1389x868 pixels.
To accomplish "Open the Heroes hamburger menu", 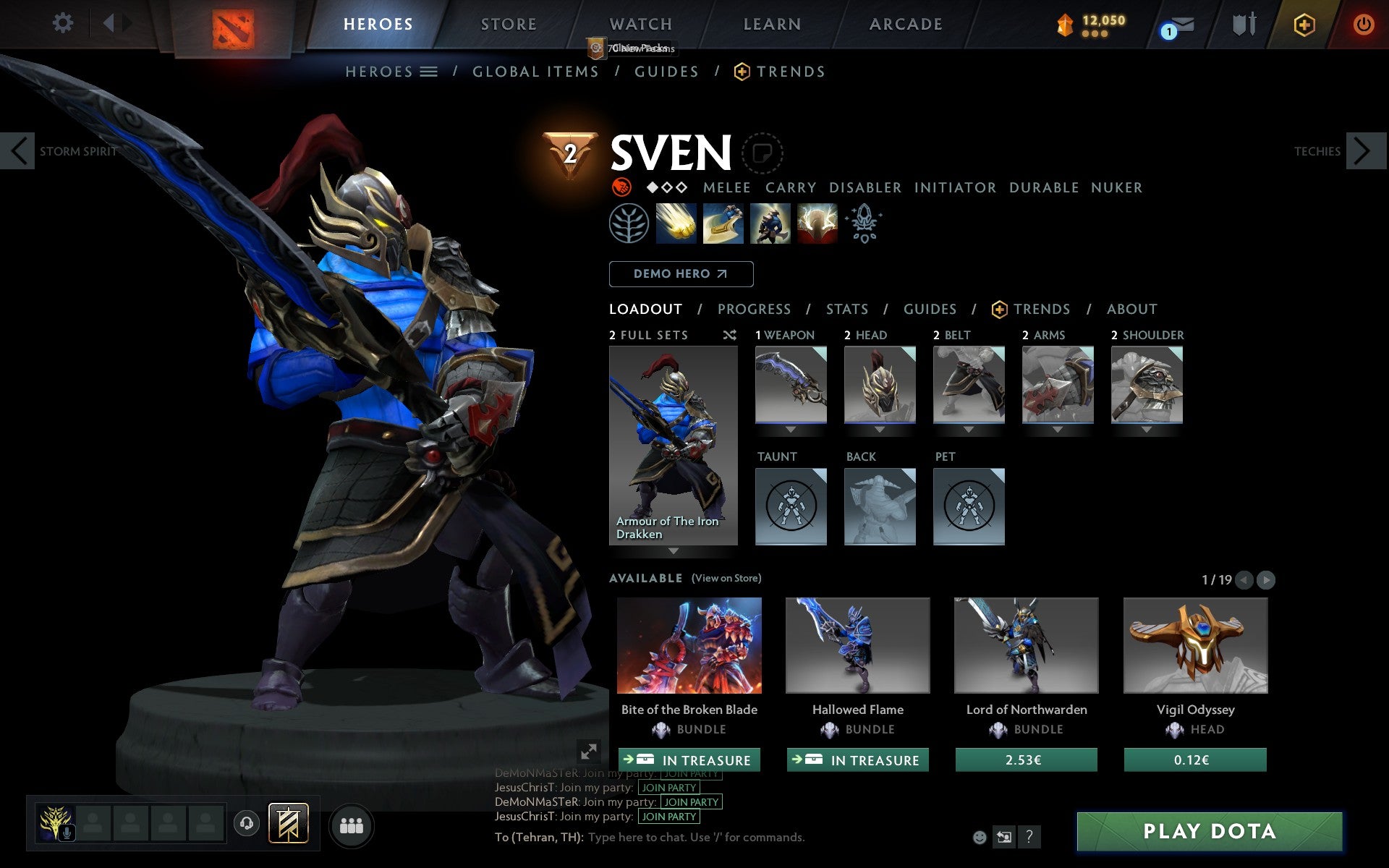I will tap(430, 72).
